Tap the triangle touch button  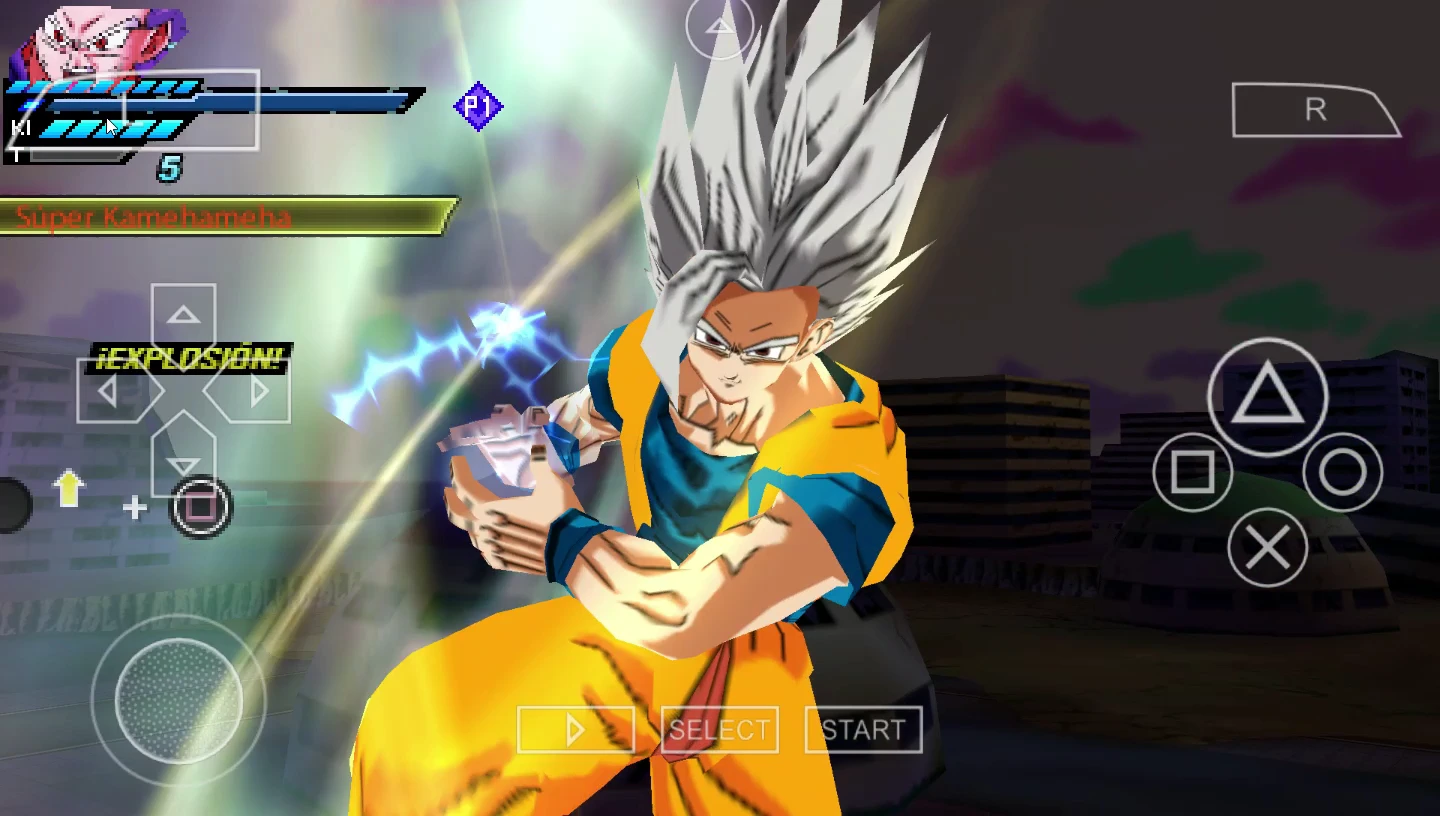click(x=1267, y=397)
